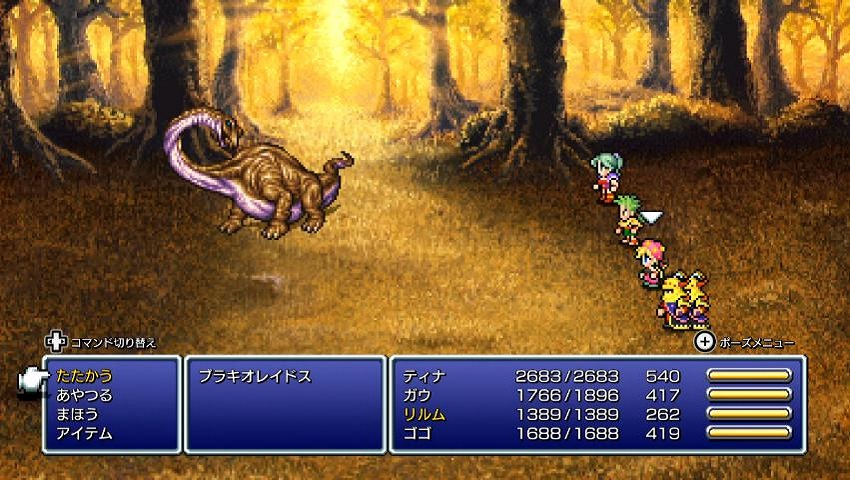
Task: Choose the たたかう attack command
Action: tap(84, 376)
